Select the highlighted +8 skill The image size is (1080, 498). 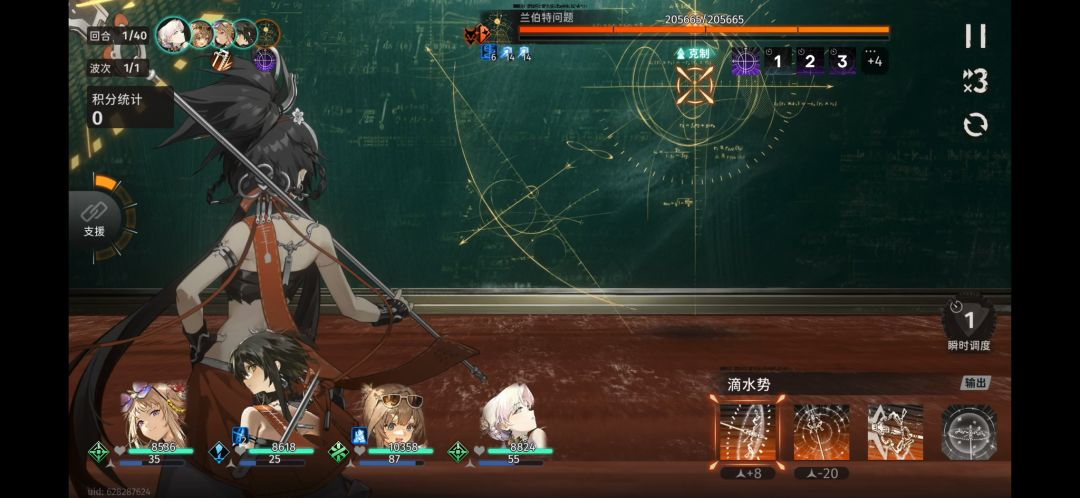747,432
